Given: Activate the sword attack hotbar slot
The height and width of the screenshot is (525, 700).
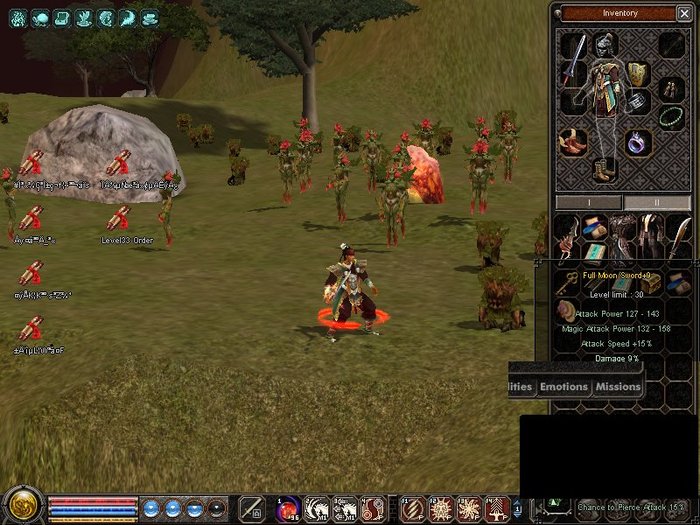Looking at the screenshot, I should click(x=252, y=508).
